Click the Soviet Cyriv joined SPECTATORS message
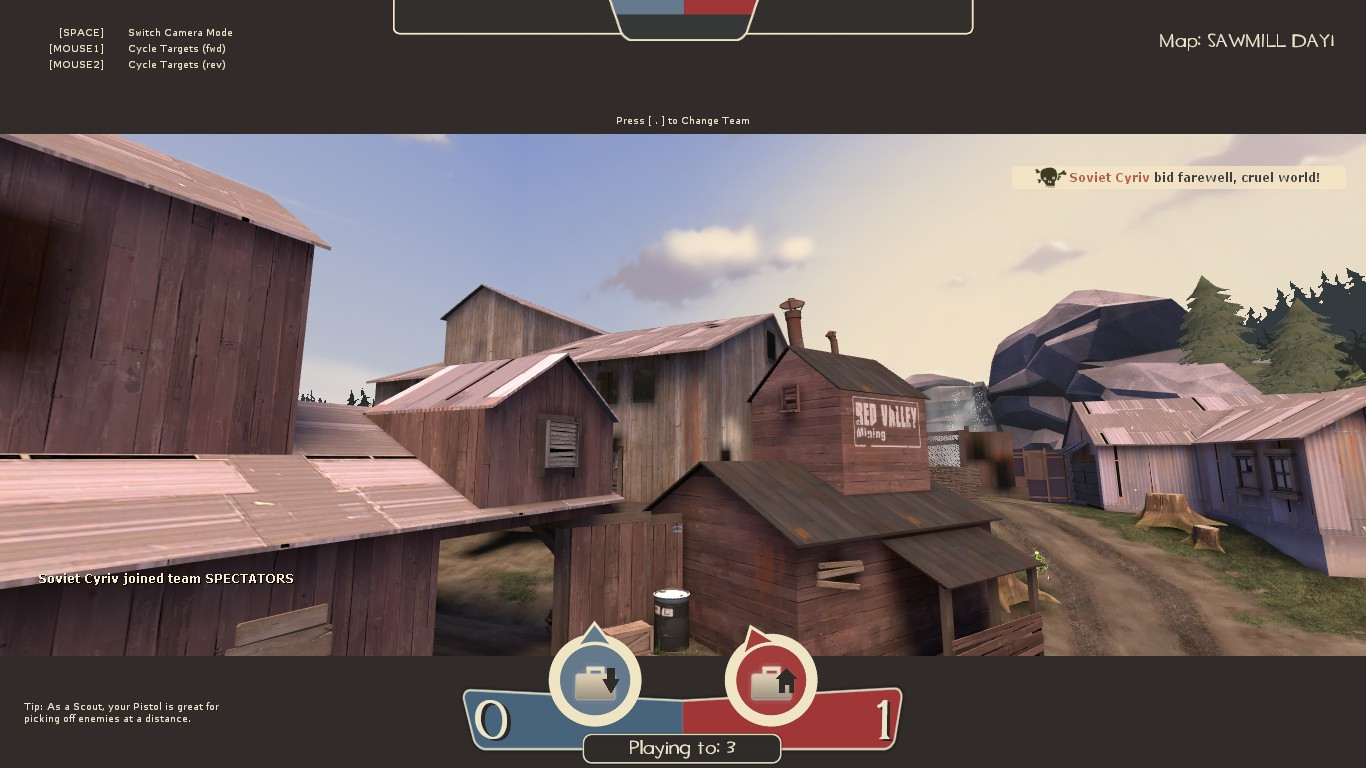 click(x=165, y=578)
